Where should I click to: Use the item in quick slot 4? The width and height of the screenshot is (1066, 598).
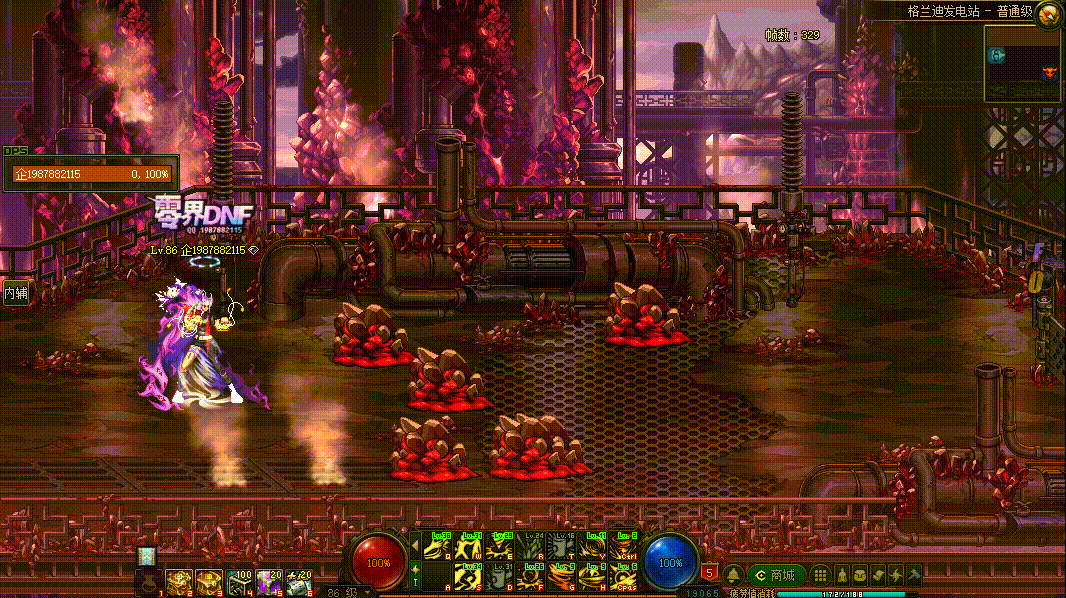tap(239, 582)
